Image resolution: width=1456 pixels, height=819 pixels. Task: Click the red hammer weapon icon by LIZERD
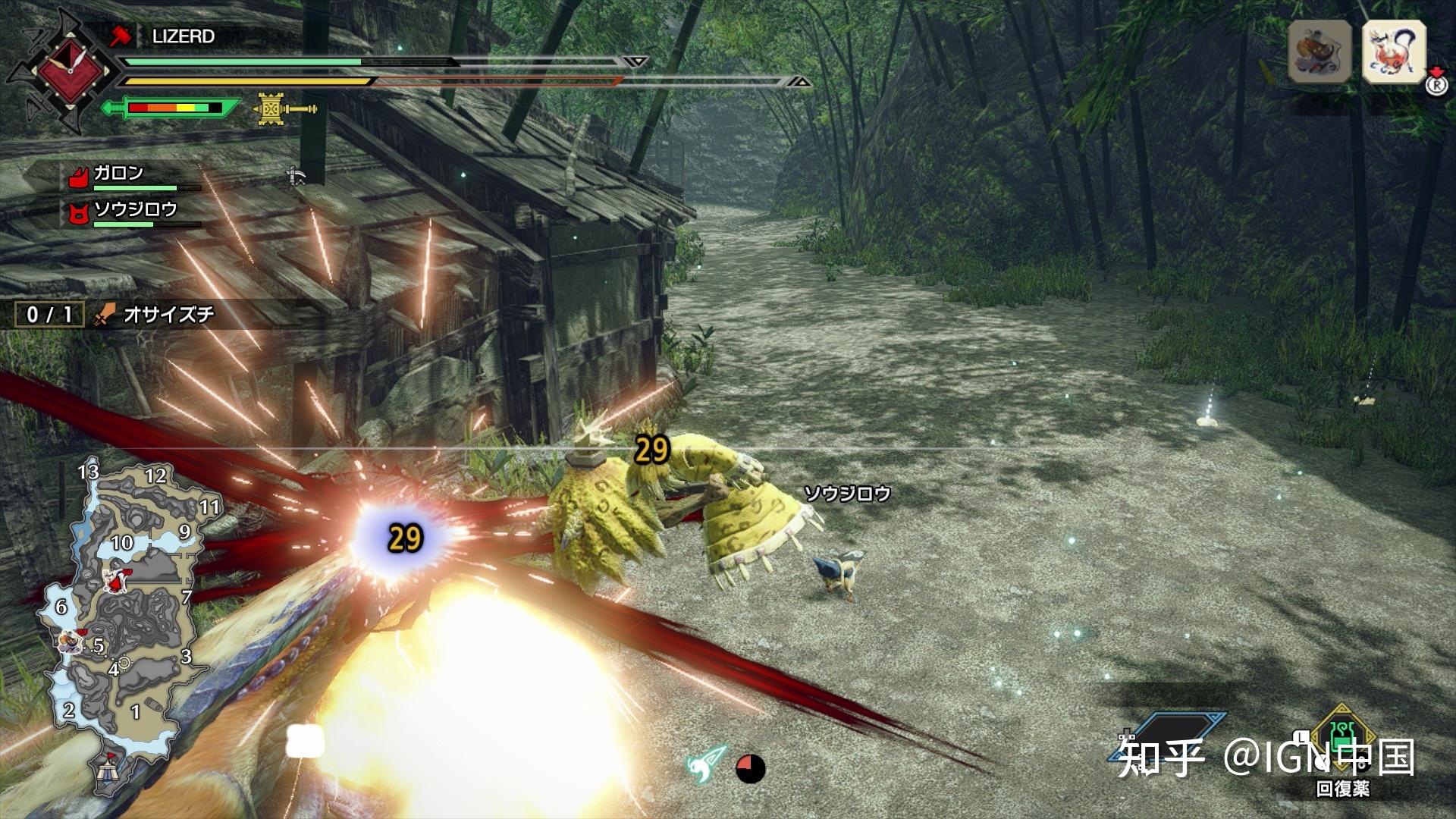(121, 36)
